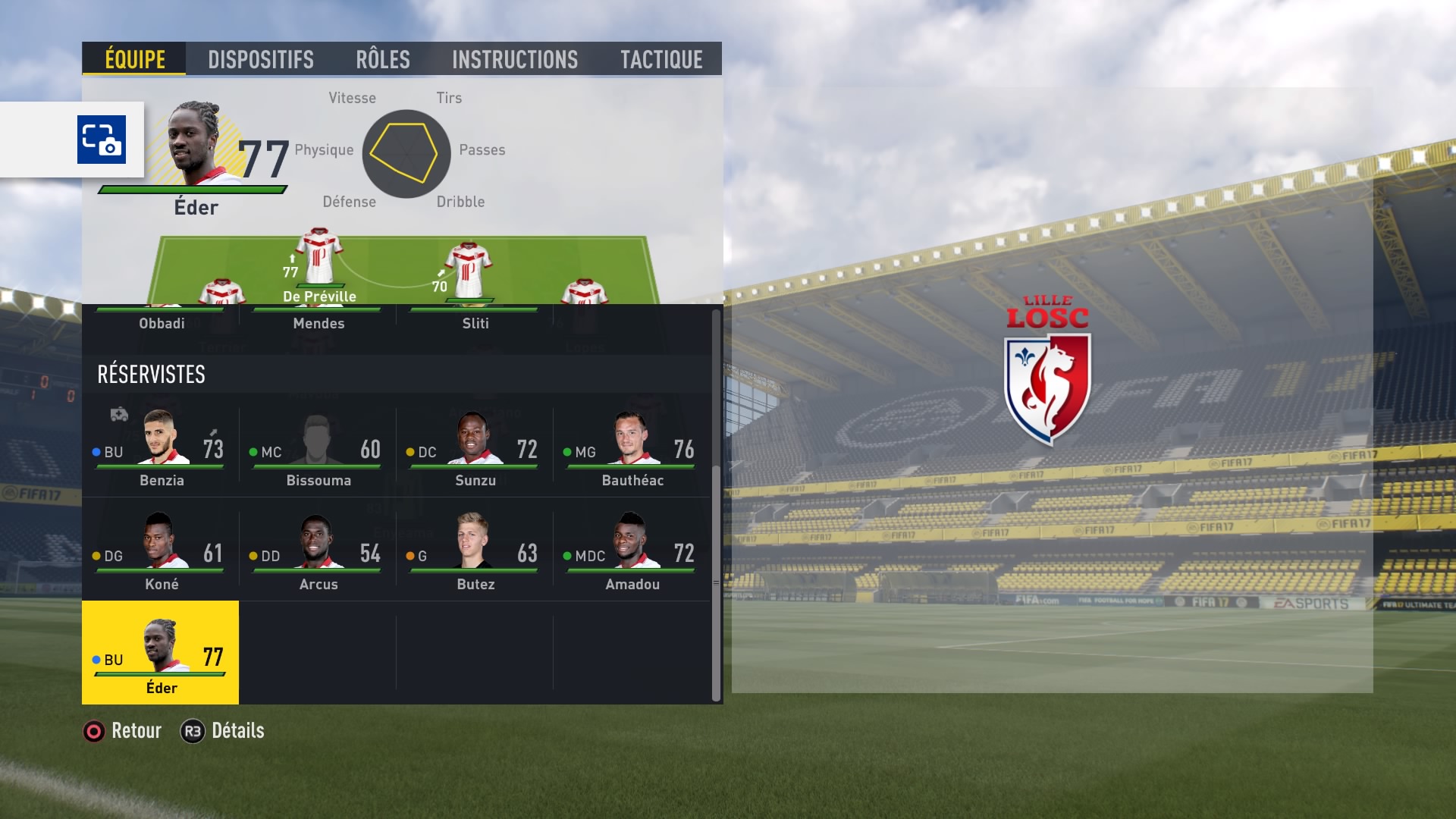The image size is (1456, 819).
Task: Open the DISPOSITIFS tab
Action: pyautogui.click(x=260, y=59)
